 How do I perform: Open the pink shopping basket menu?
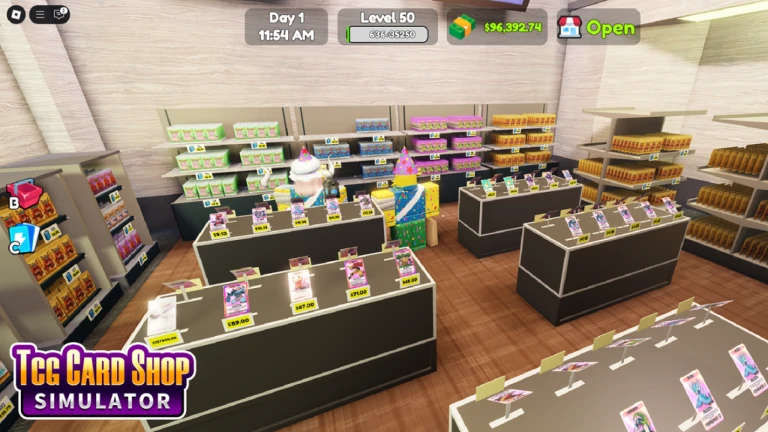click(x=24, y=193)
